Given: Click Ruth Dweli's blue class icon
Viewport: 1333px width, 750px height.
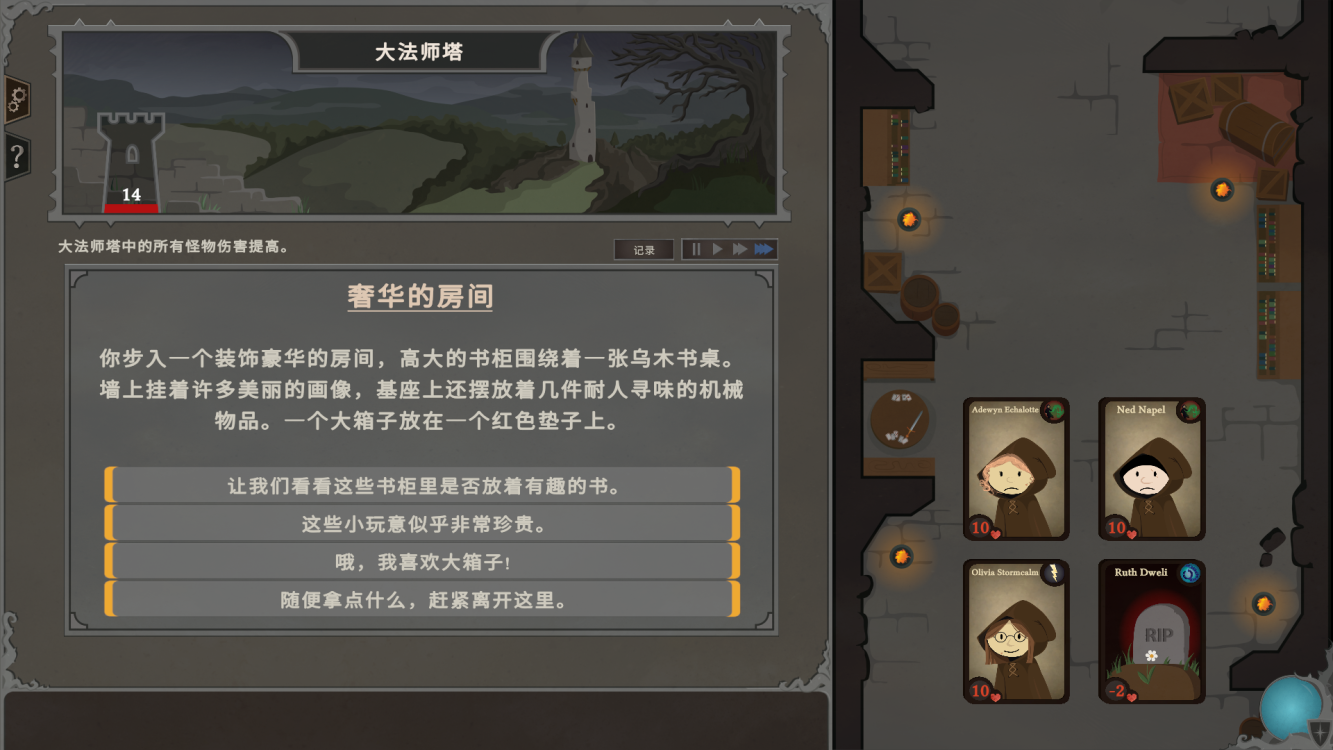Looking at the screenshot, I should (x=1190, y=573).
